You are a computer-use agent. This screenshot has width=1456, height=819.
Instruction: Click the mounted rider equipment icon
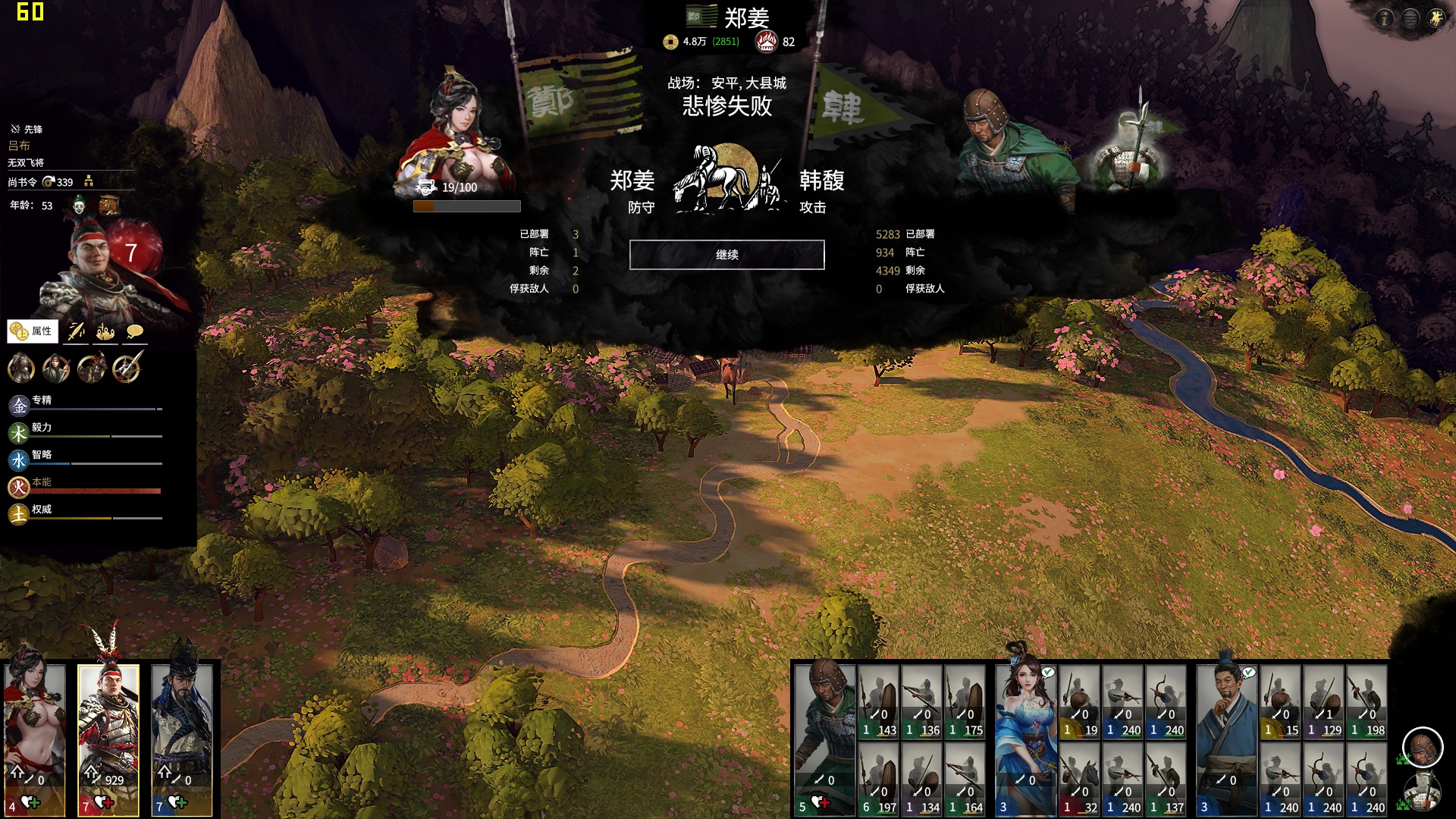pyautogui.click(x=92, y=369)
